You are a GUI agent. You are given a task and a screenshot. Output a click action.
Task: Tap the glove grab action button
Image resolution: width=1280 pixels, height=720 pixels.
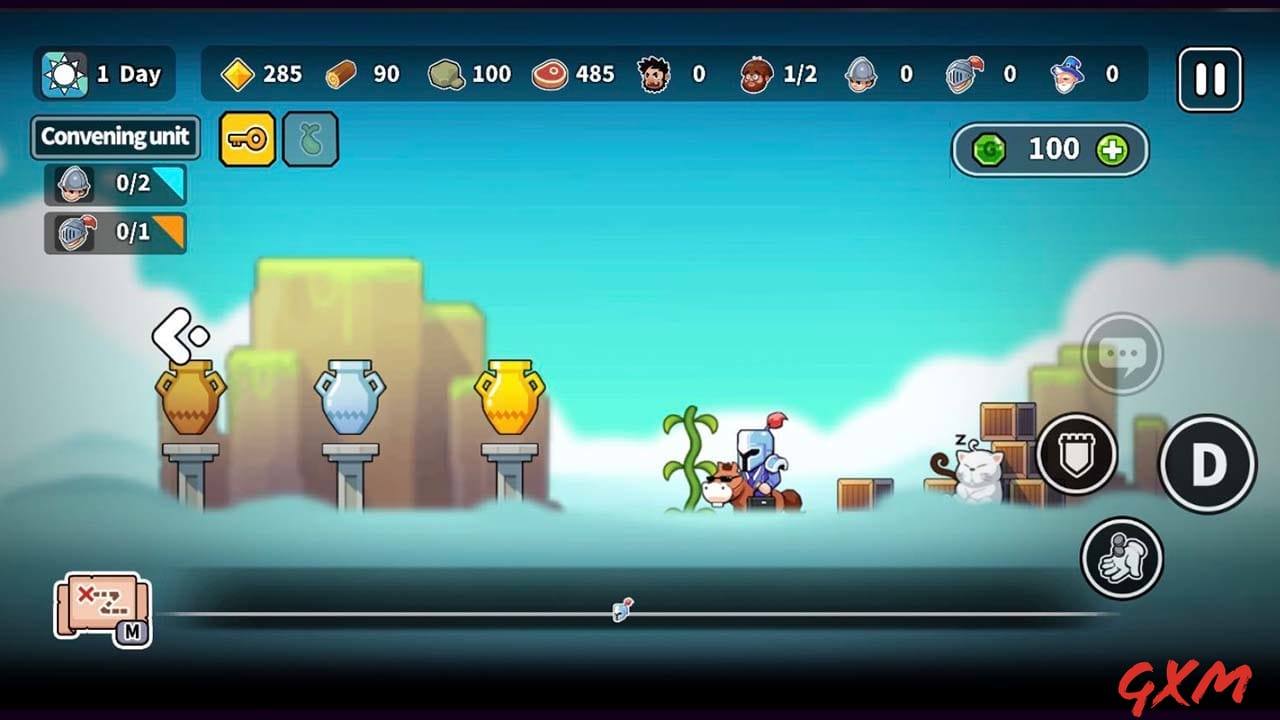[1122, 558]
